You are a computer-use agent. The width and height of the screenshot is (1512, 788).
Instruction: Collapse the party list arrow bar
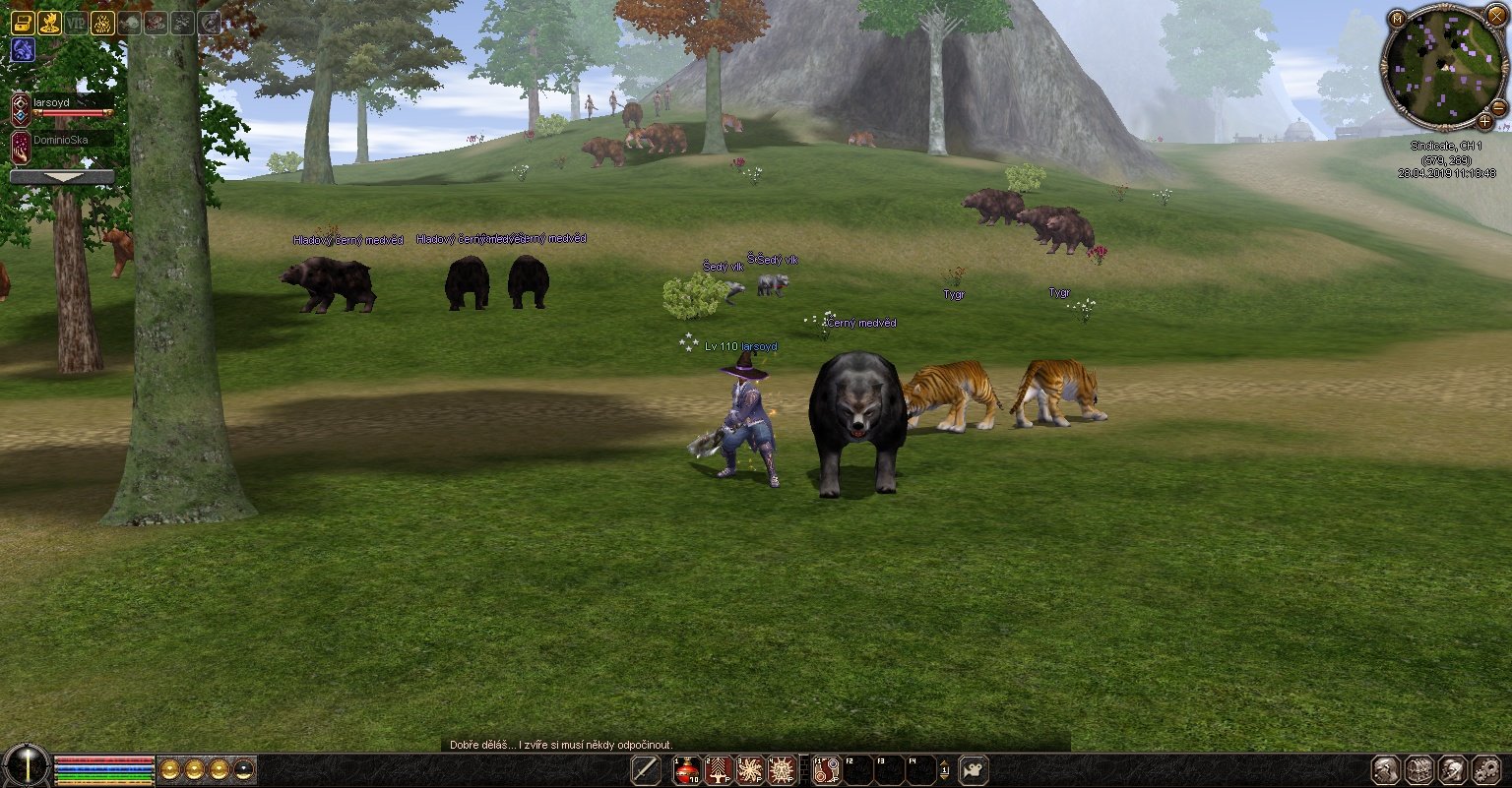pyautogui.click(x=61, y=177)
